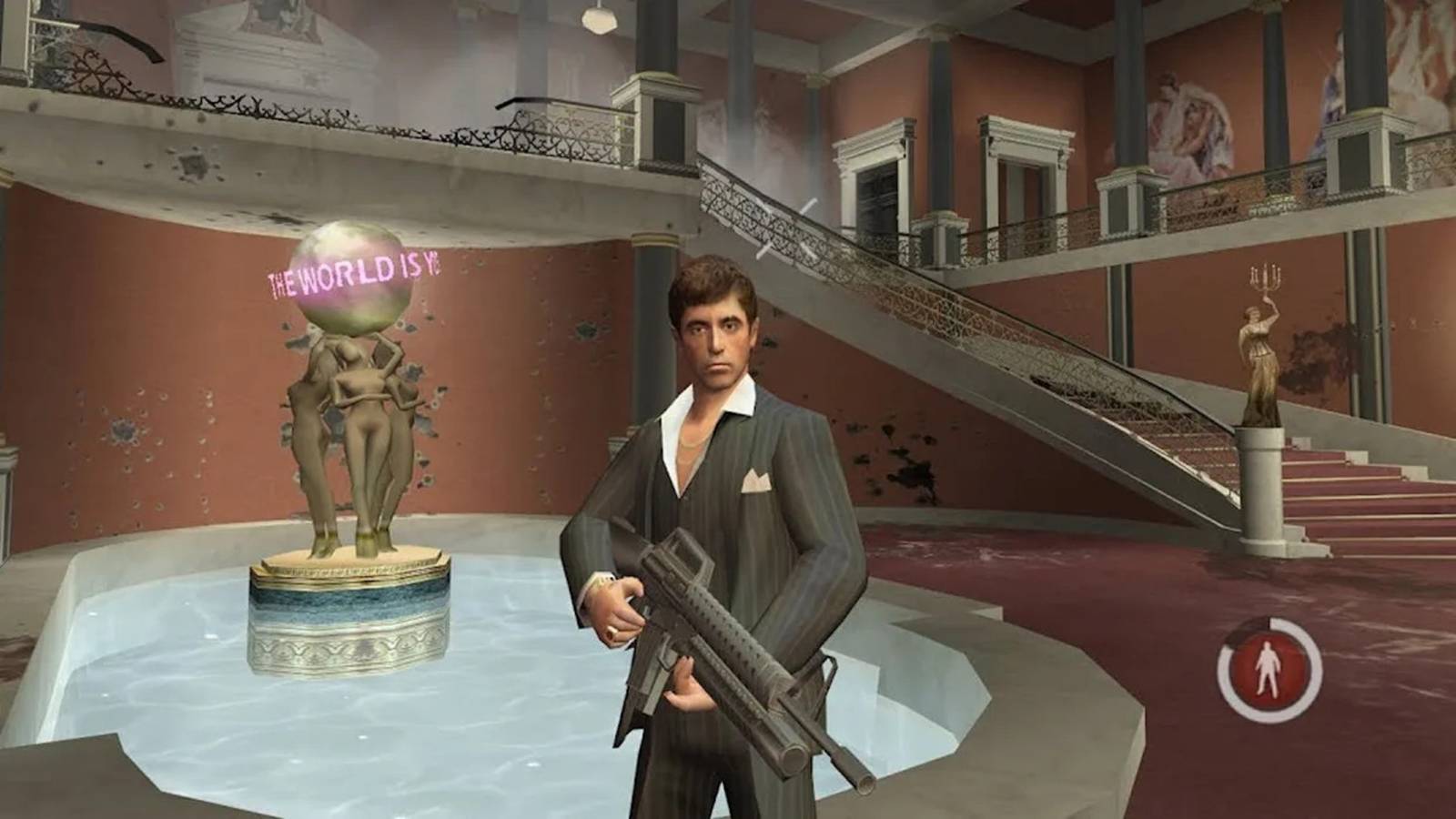Click Tony Montana's face

(x=714, y=337)
